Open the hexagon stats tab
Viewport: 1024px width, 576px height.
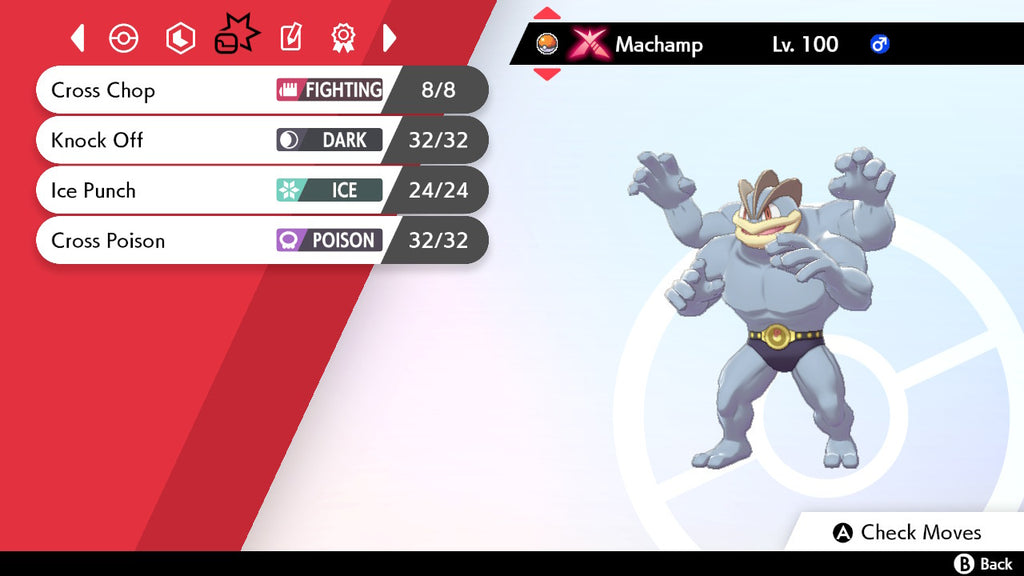click(x=180, y=39)
